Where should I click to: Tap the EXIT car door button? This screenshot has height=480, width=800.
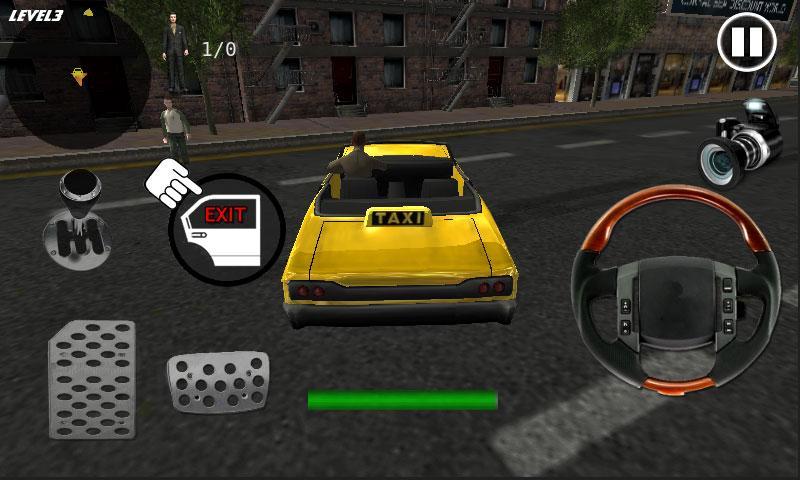click(x=226, y=229)
